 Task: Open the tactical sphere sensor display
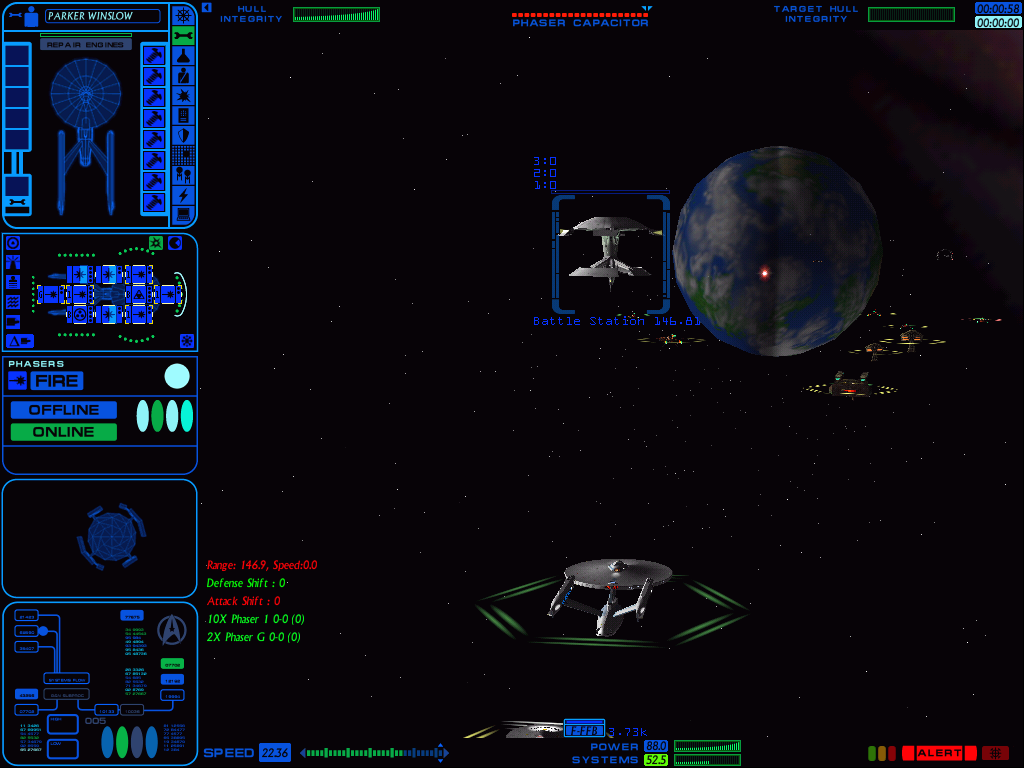click(110, 537)
